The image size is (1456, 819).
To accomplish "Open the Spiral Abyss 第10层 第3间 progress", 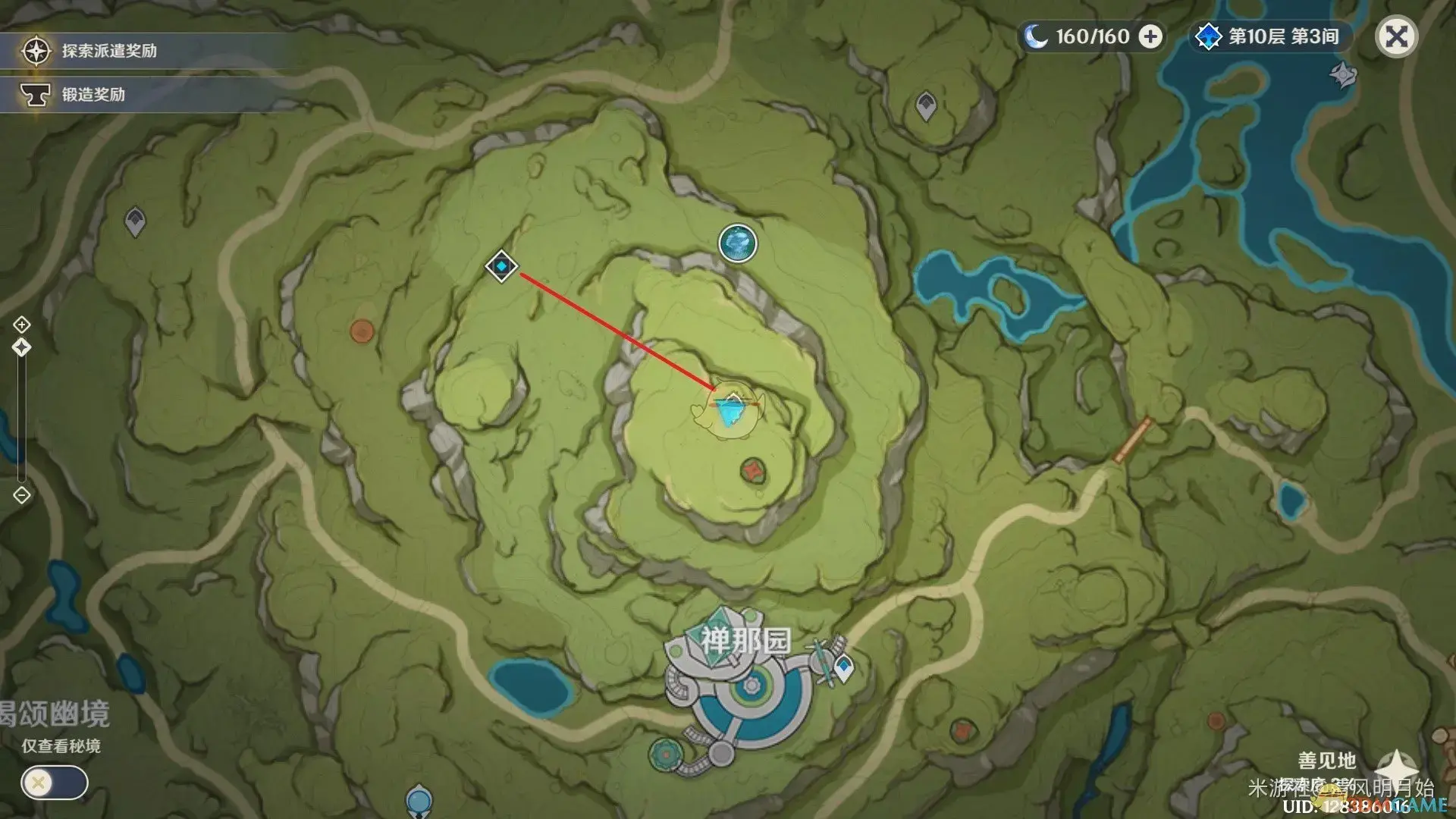I will (x=1271, y=36).
